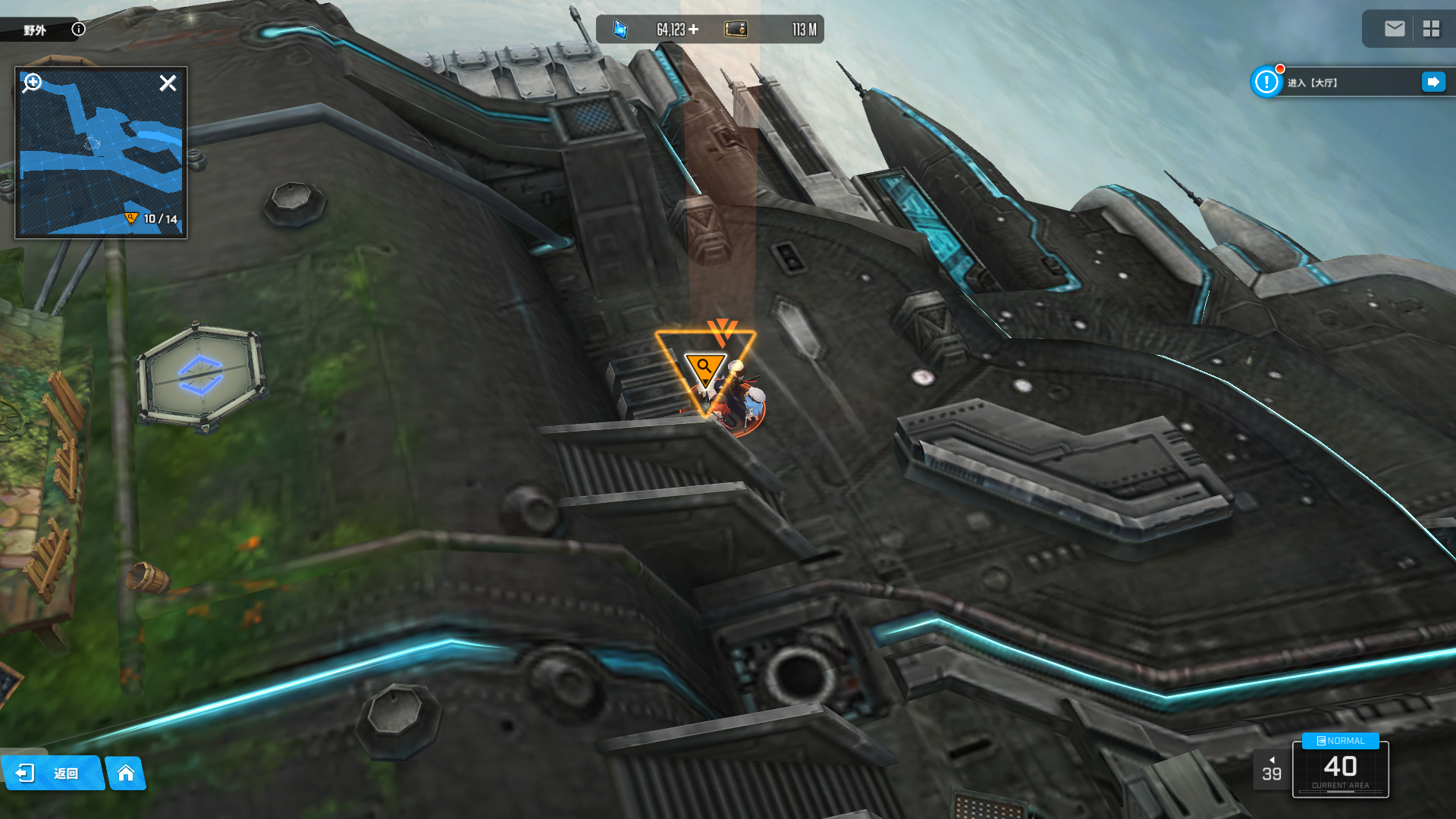Show info for the 野外 area
This screenshot has width=1456, height=819.
coord(79,30)
